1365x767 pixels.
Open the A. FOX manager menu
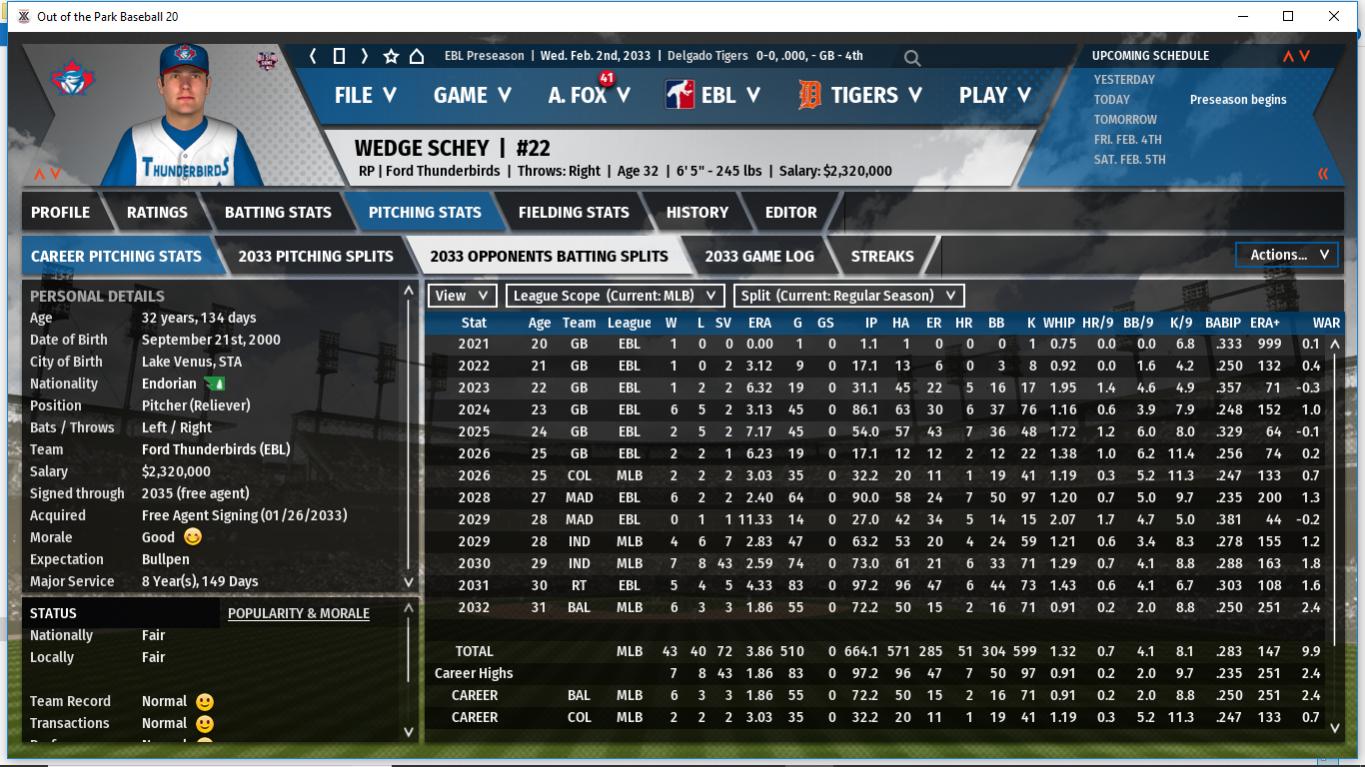589,96
